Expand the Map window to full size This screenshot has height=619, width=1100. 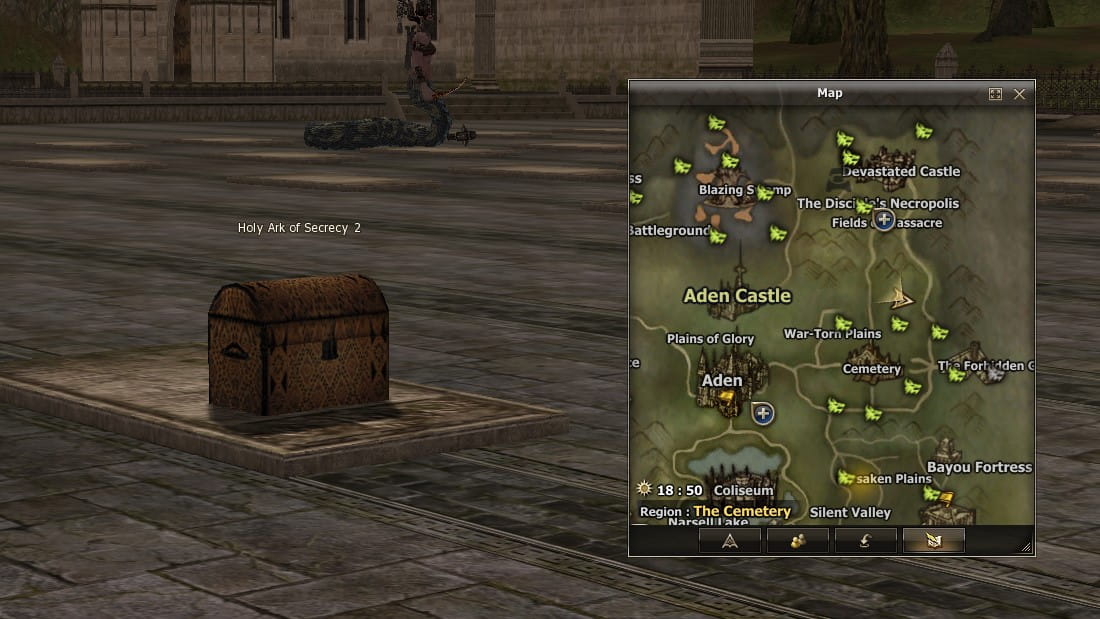tap(995, 94)
